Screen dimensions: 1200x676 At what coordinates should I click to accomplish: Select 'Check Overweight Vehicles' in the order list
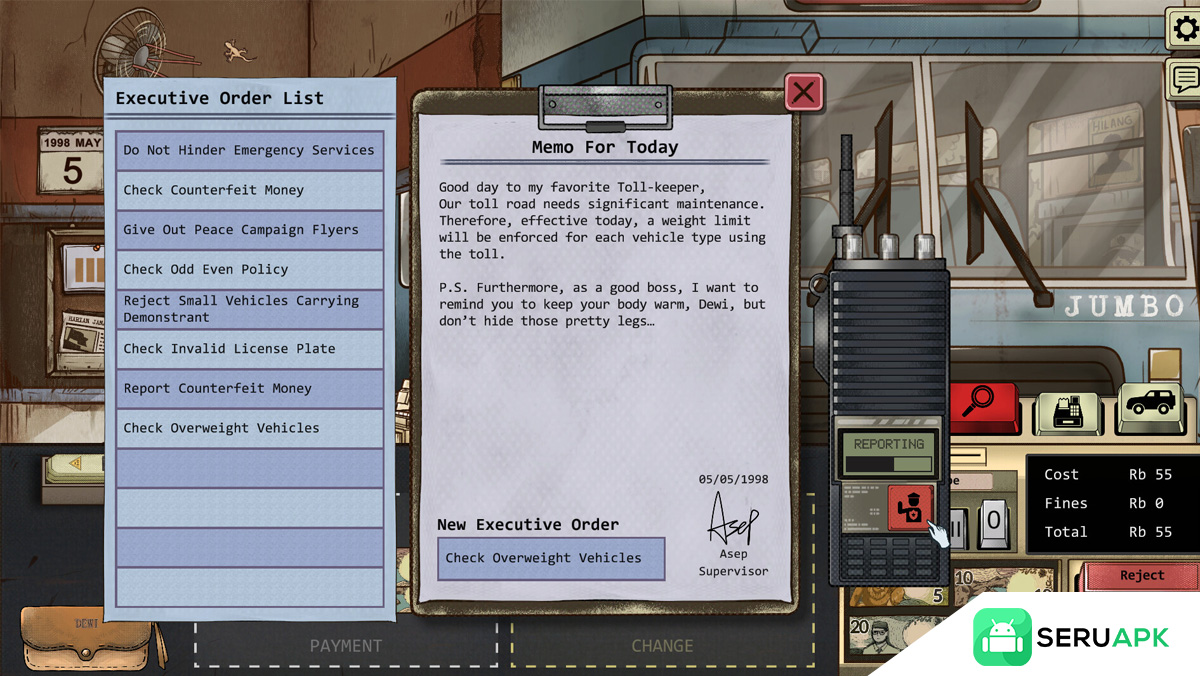[x=249, y=428]
